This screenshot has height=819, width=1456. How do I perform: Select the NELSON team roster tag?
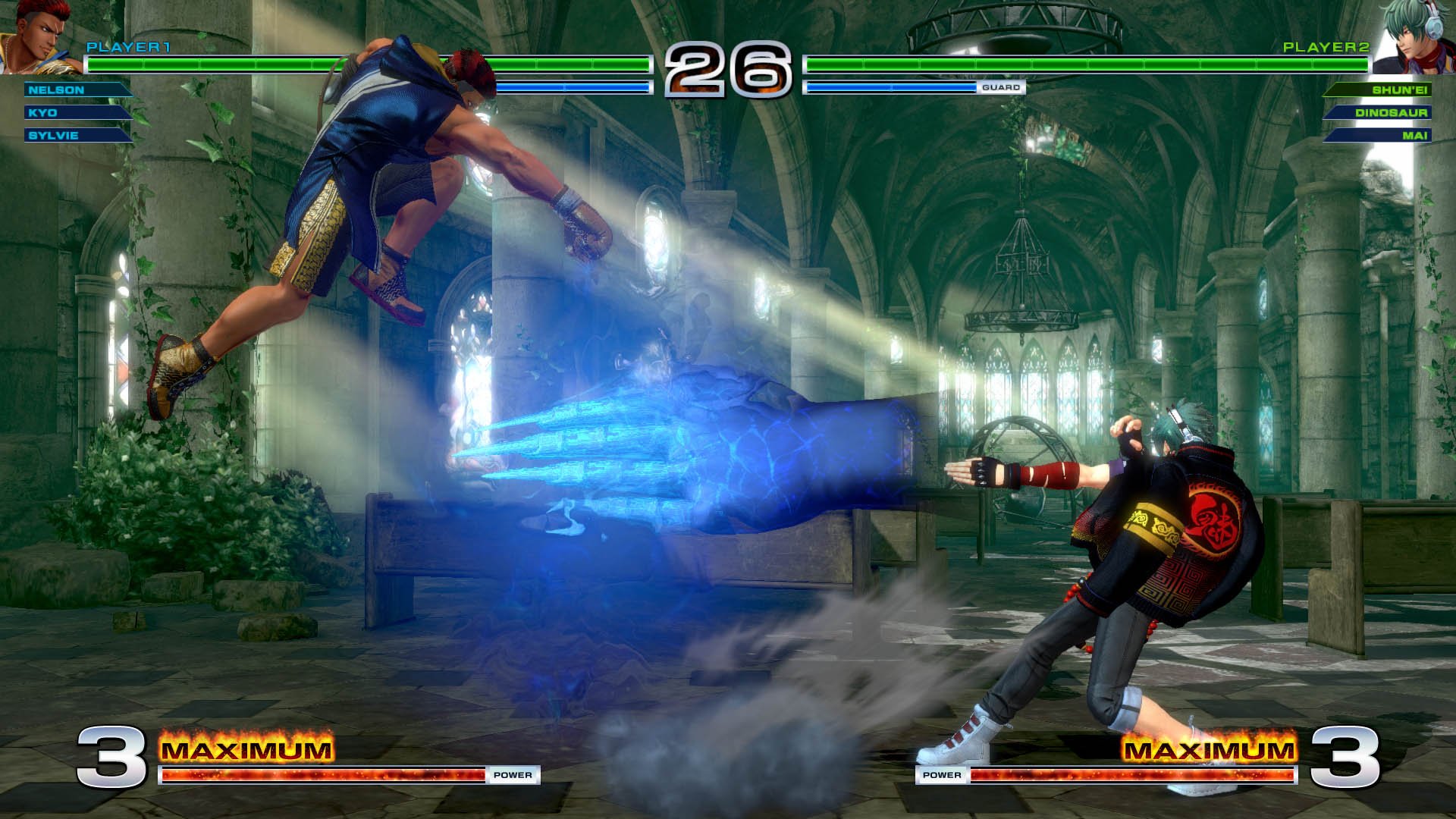tap(76, 90)
